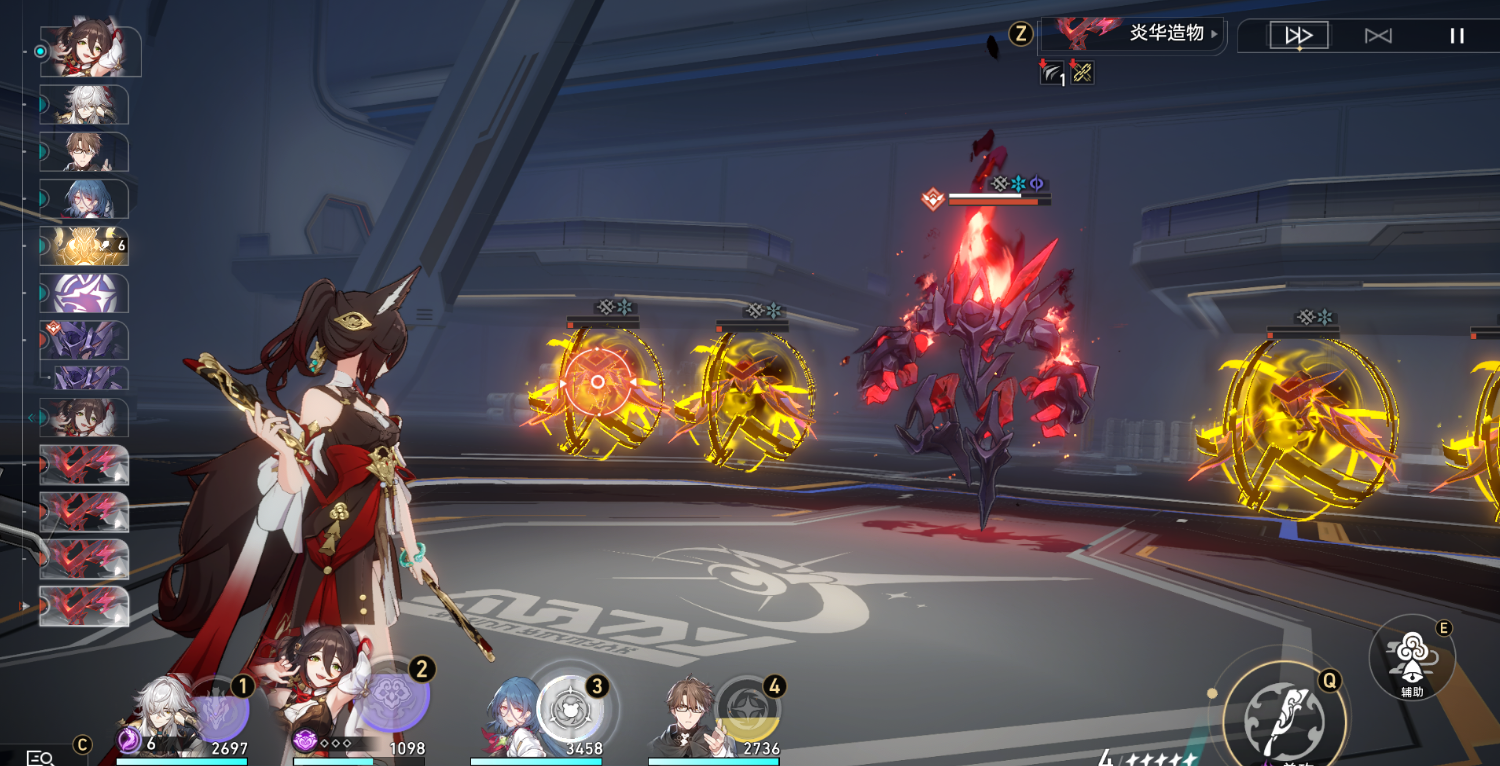The width and height of the screenshot is (1500, 766).
Task: Pause the battle
Action: [1457, 36]
